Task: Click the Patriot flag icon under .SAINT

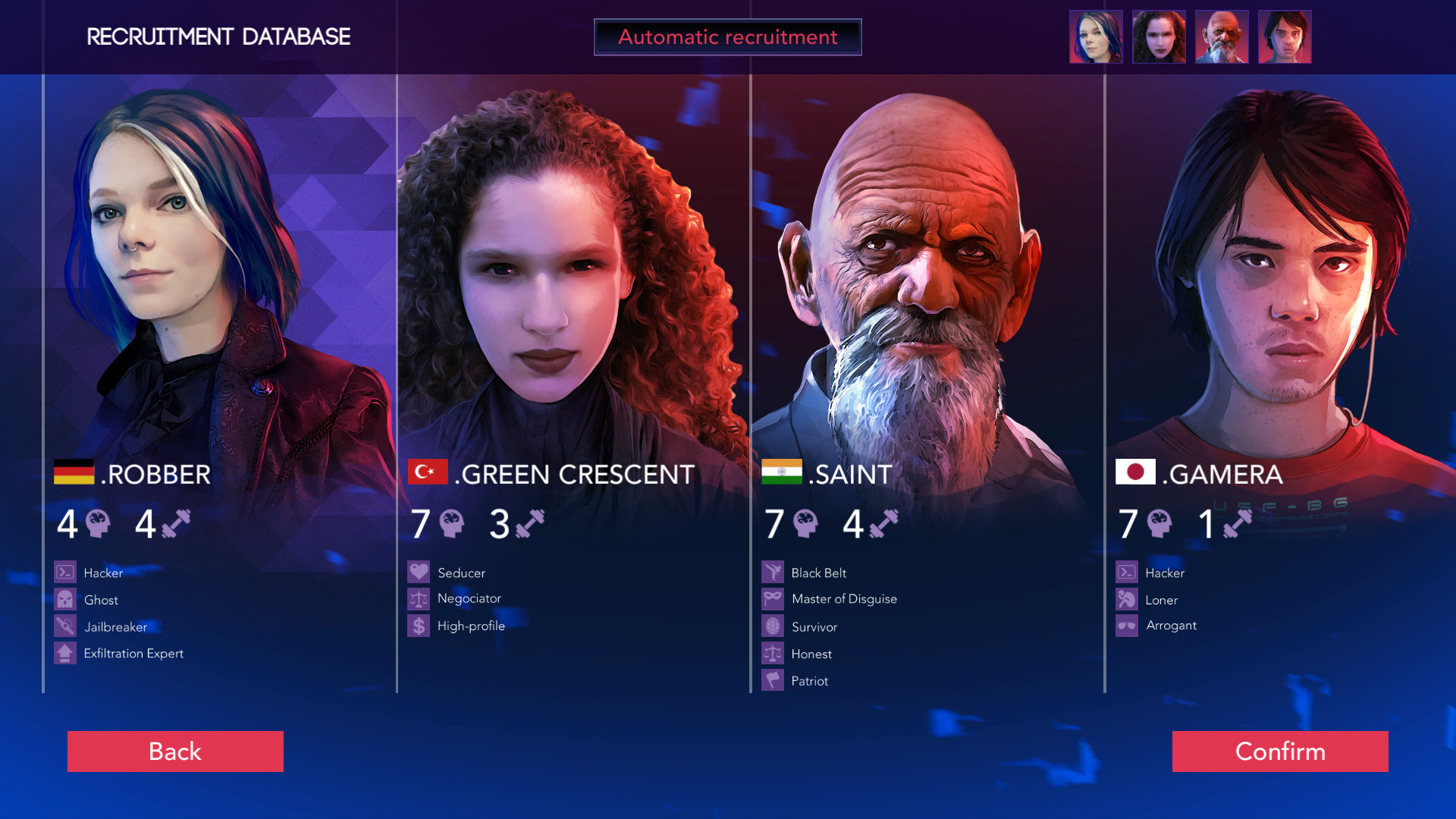Action: [771, 680]
